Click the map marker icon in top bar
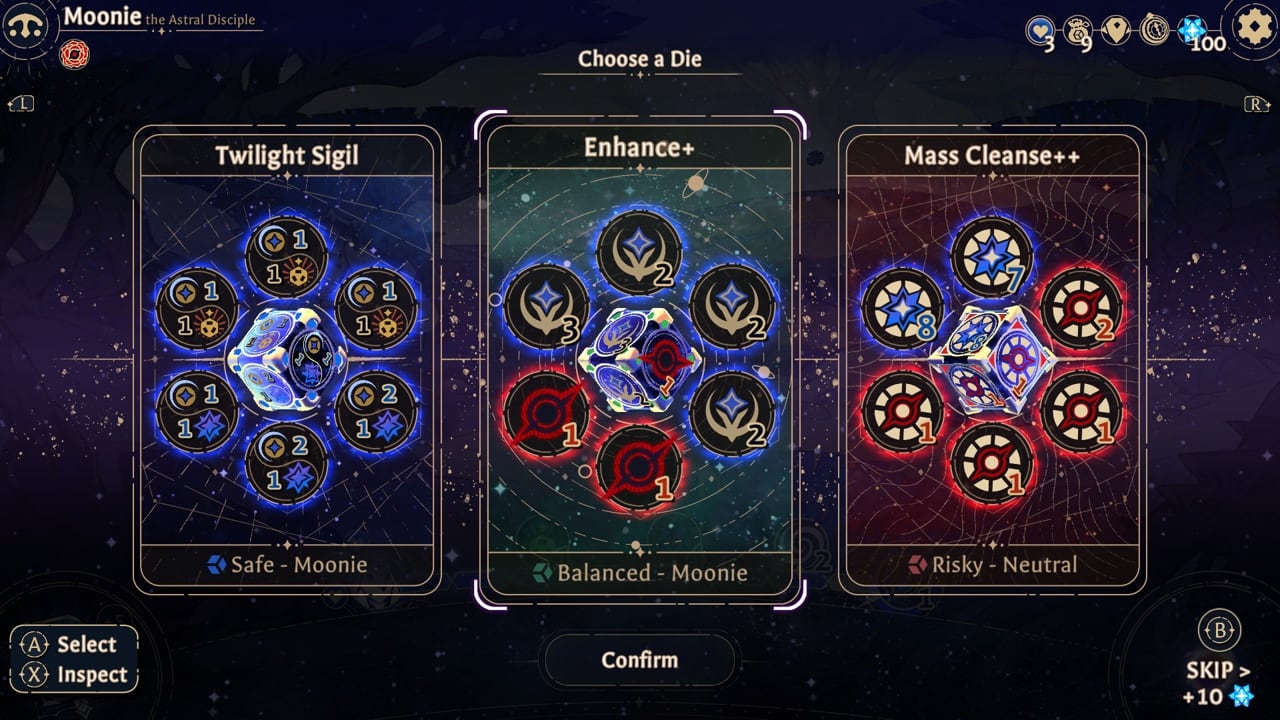This screenshot has width=1280, height=720. point(1116,31)
